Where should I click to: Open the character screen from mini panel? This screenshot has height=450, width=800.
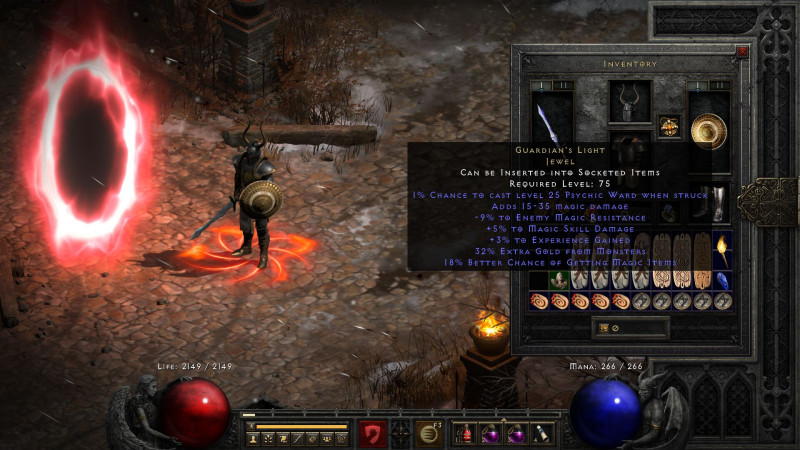254,439
